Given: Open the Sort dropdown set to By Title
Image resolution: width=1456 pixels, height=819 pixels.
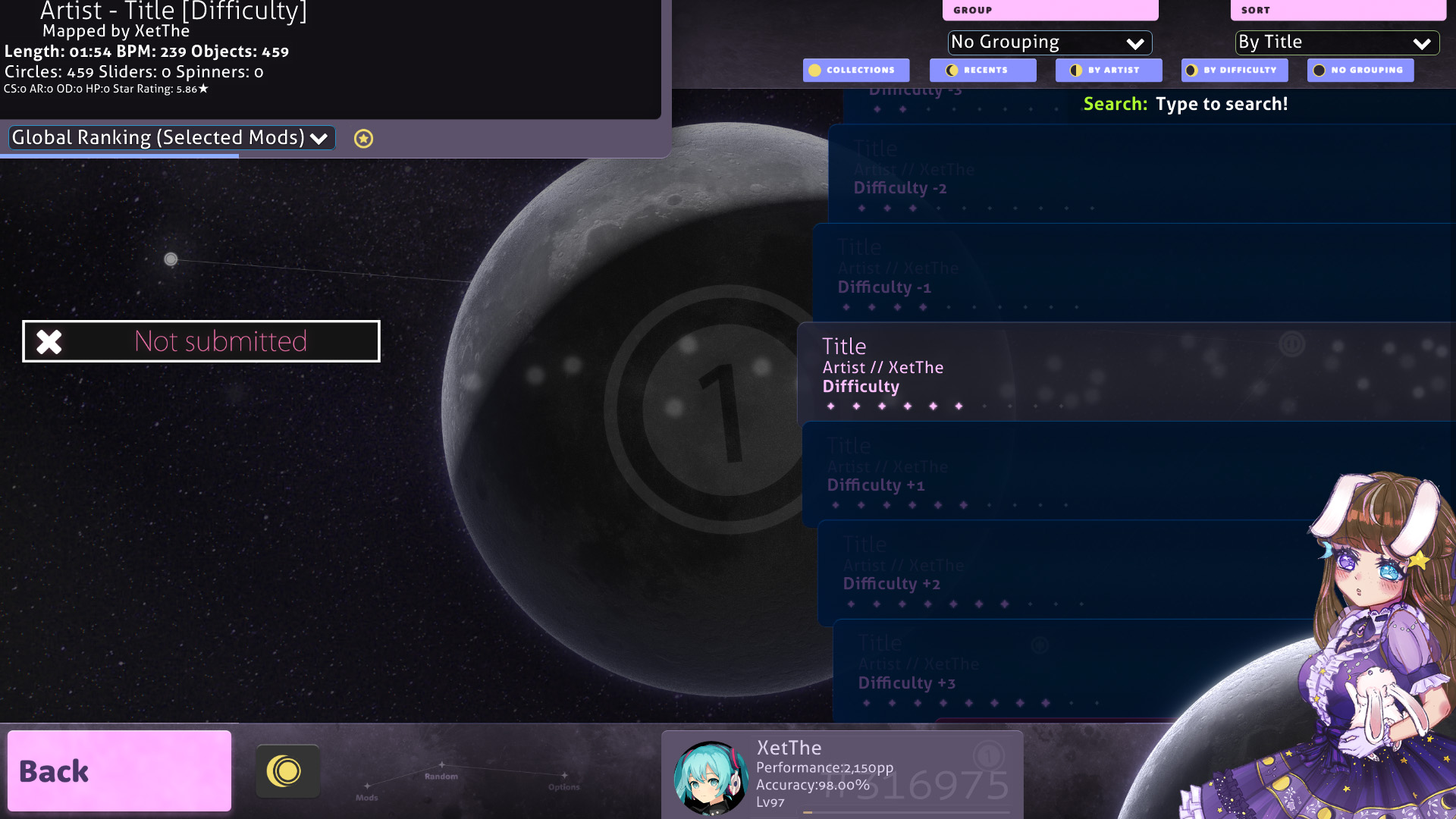Looking at the screenshot, I should [x=1336, y=42].
